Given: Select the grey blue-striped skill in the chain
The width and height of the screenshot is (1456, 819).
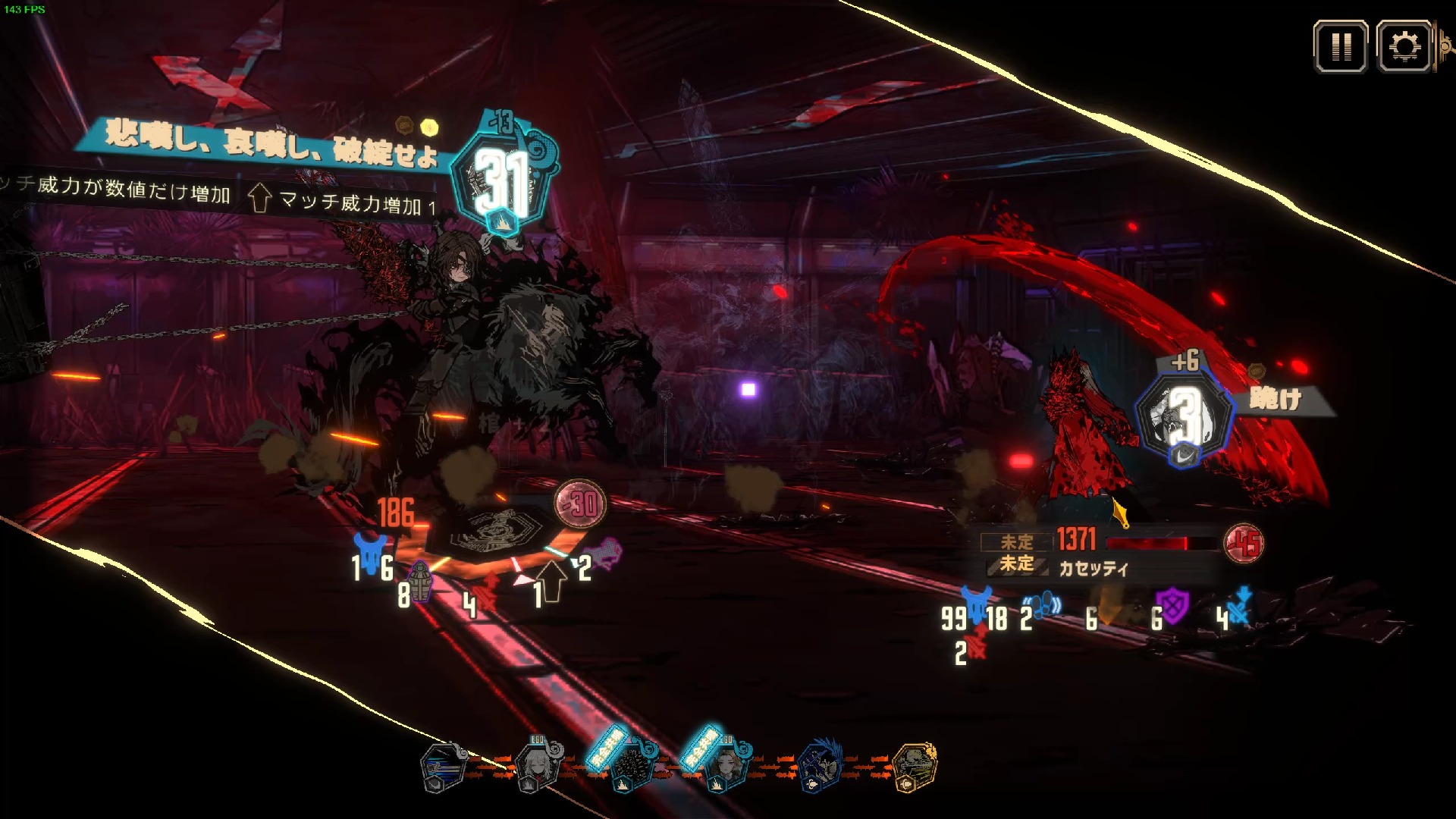Looking at the screenshot, I should [444, 767].
